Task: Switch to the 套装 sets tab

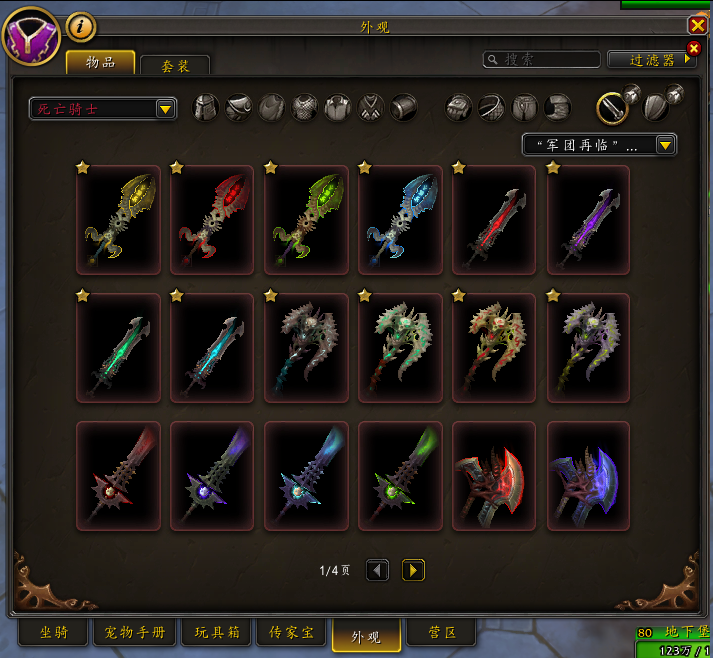Action: (175, 65)
